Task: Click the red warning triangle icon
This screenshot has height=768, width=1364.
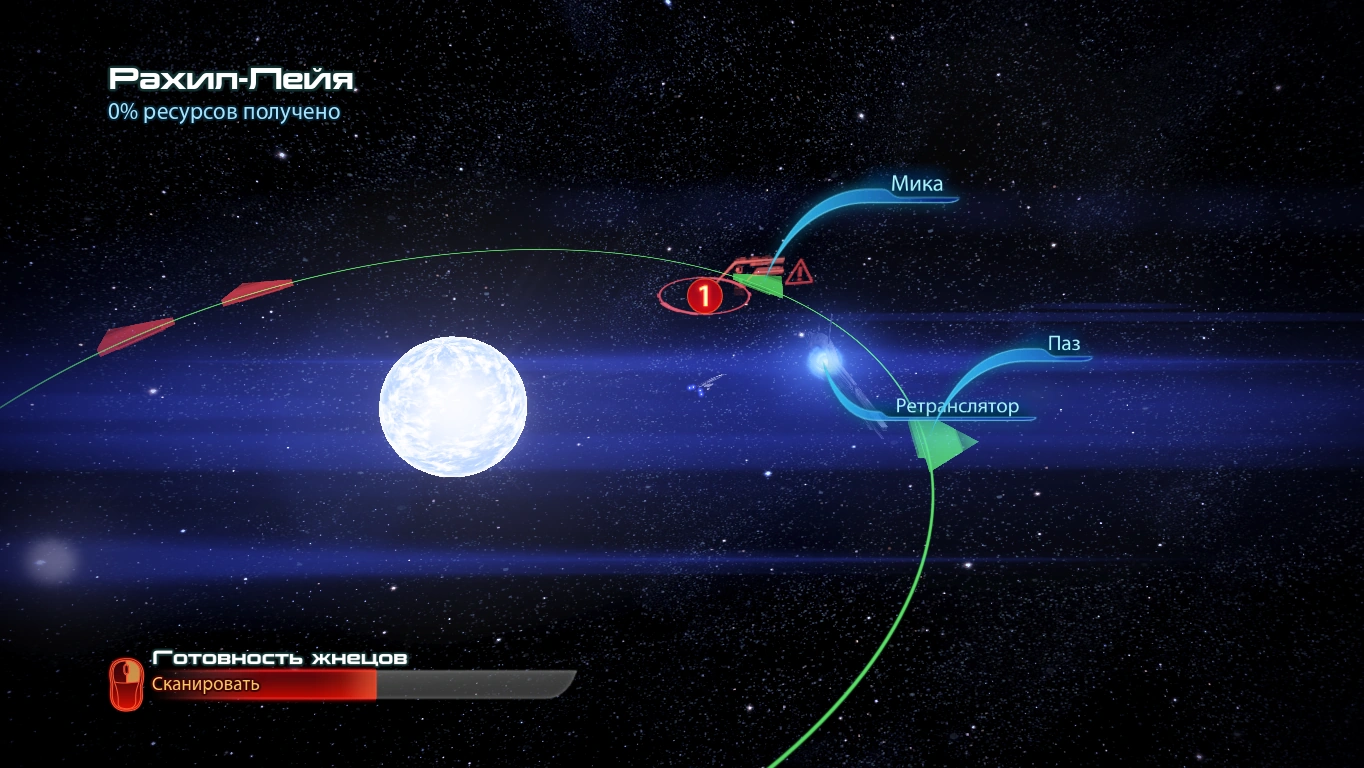Action: (x=799, y=271)
